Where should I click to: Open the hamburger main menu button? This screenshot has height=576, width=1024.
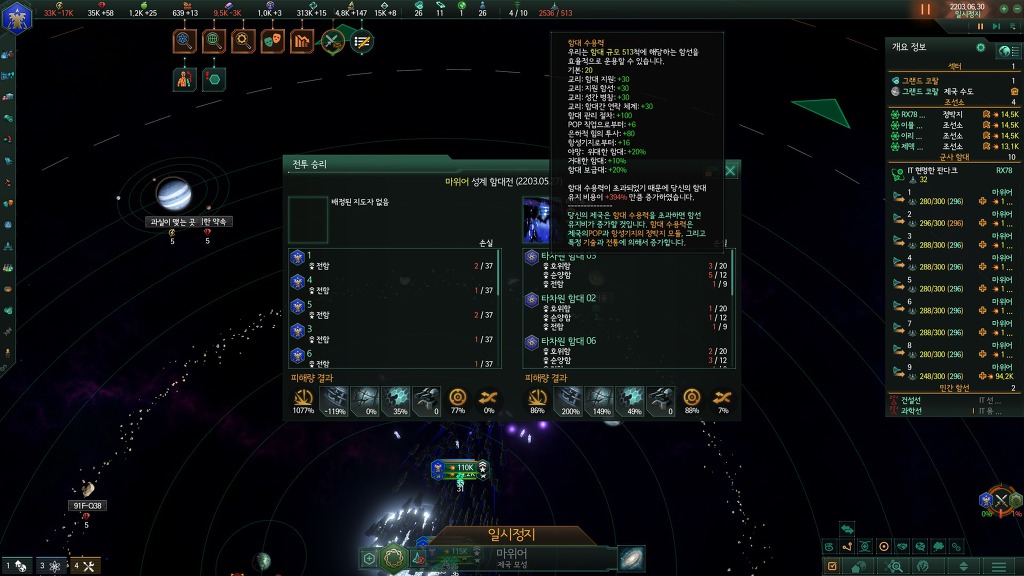(1000, 567)
